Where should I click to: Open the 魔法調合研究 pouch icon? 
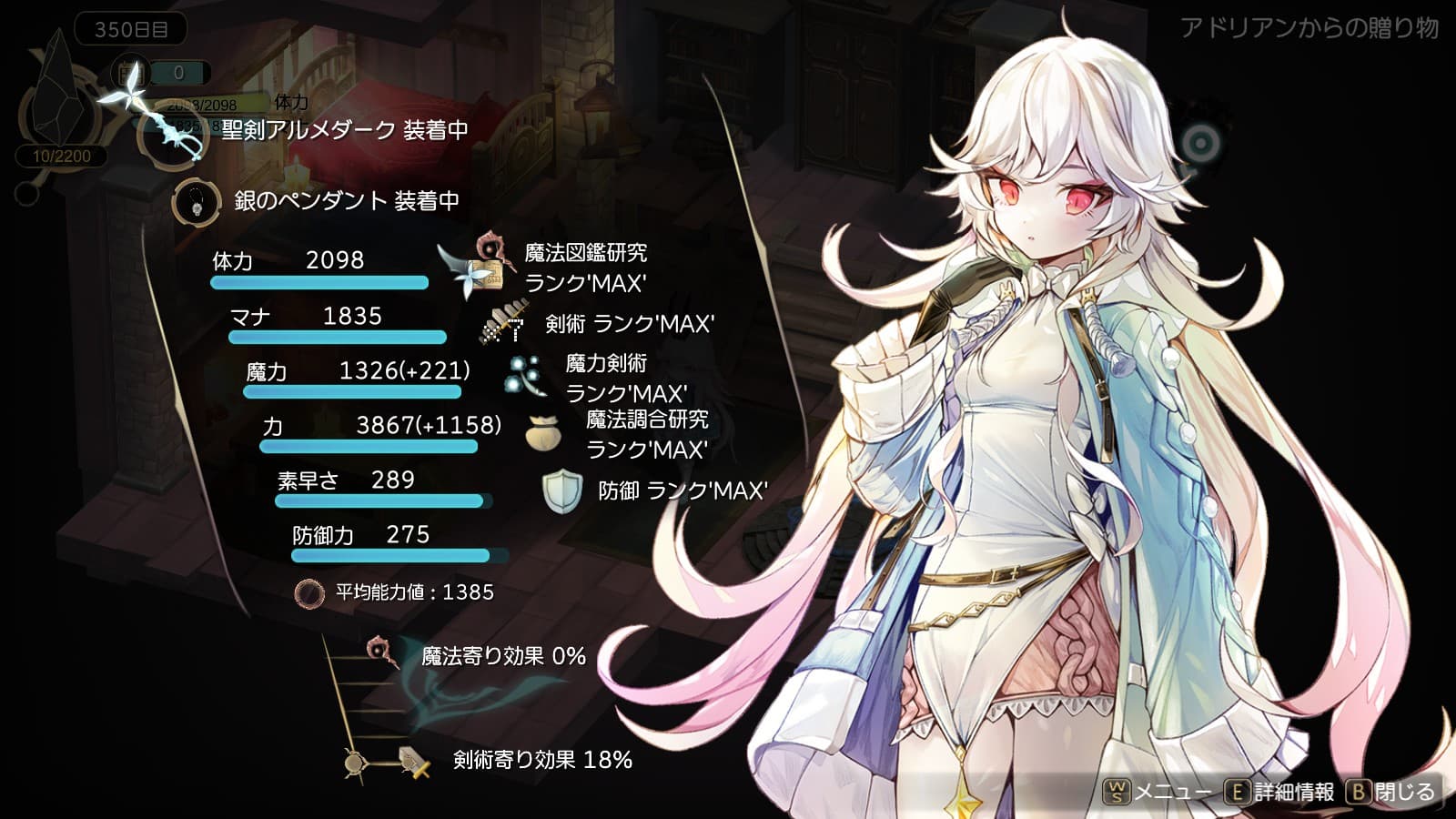543,433
